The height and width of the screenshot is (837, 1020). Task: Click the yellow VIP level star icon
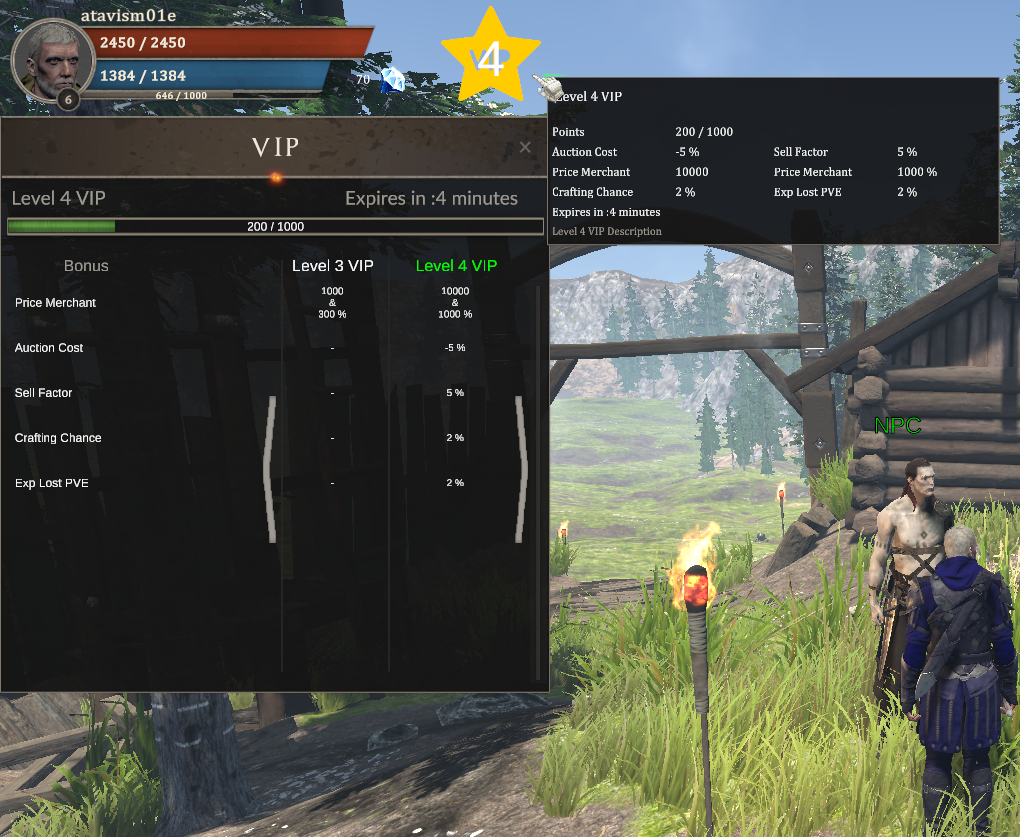(490, 58)
